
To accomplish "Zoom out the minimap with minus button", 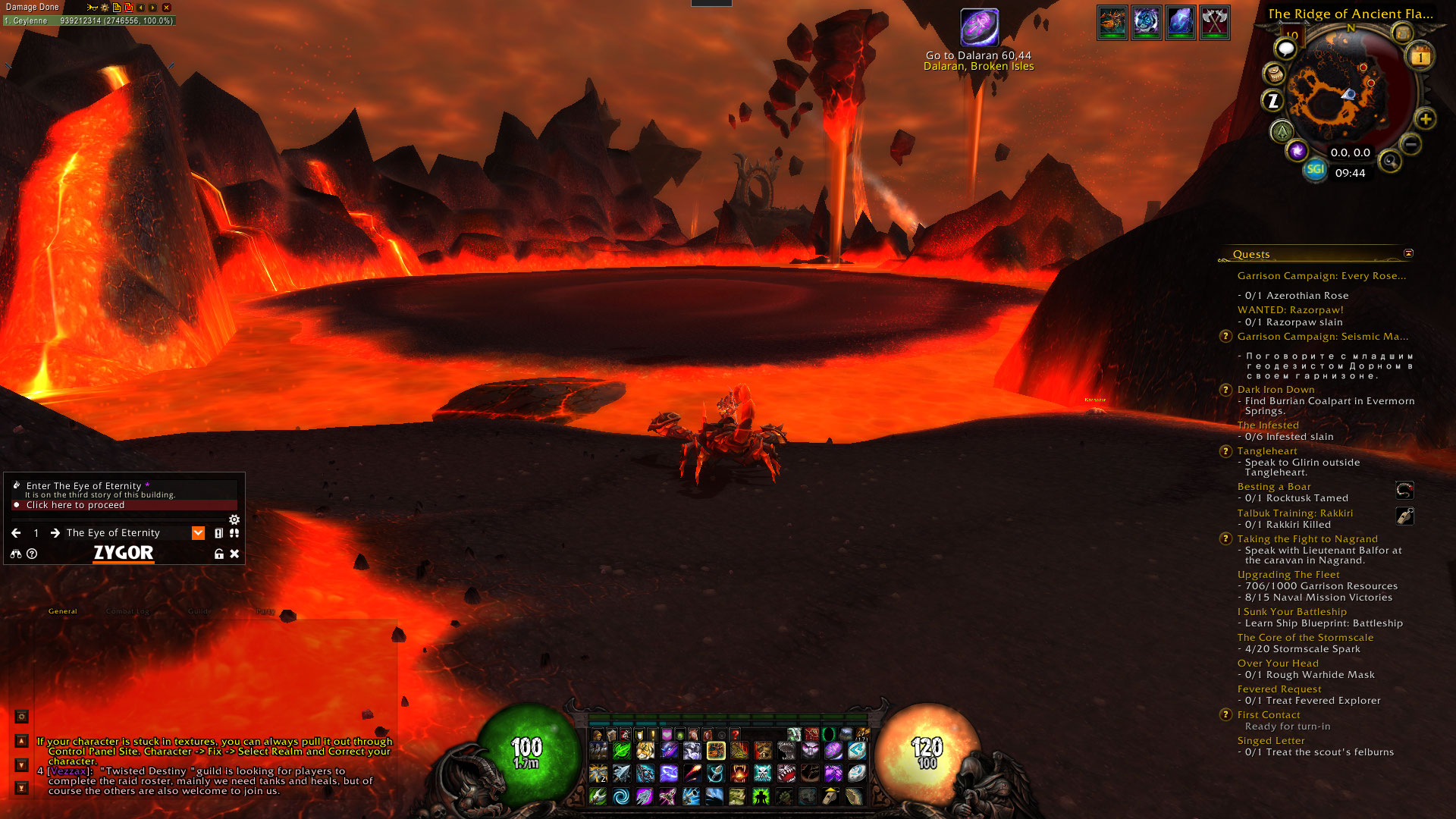I will coord(1410,143).
